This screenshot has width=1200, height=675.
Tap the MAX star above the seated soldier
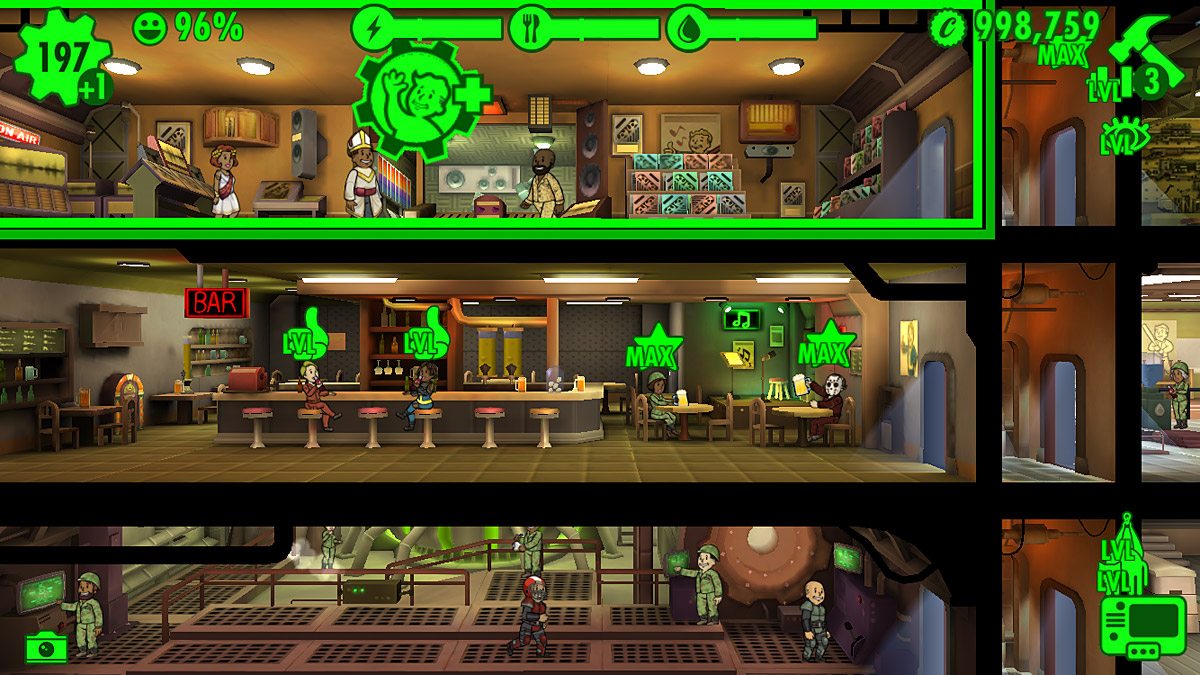click(x=653, y=348)
